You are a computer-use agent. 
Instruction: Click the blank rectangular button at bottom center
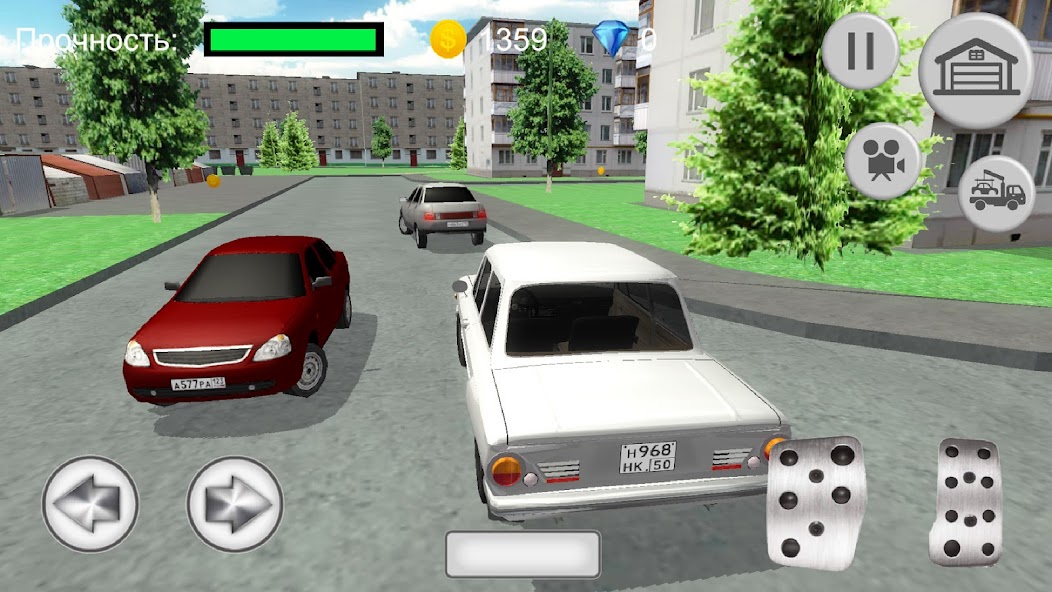click(x=522, y=554)
